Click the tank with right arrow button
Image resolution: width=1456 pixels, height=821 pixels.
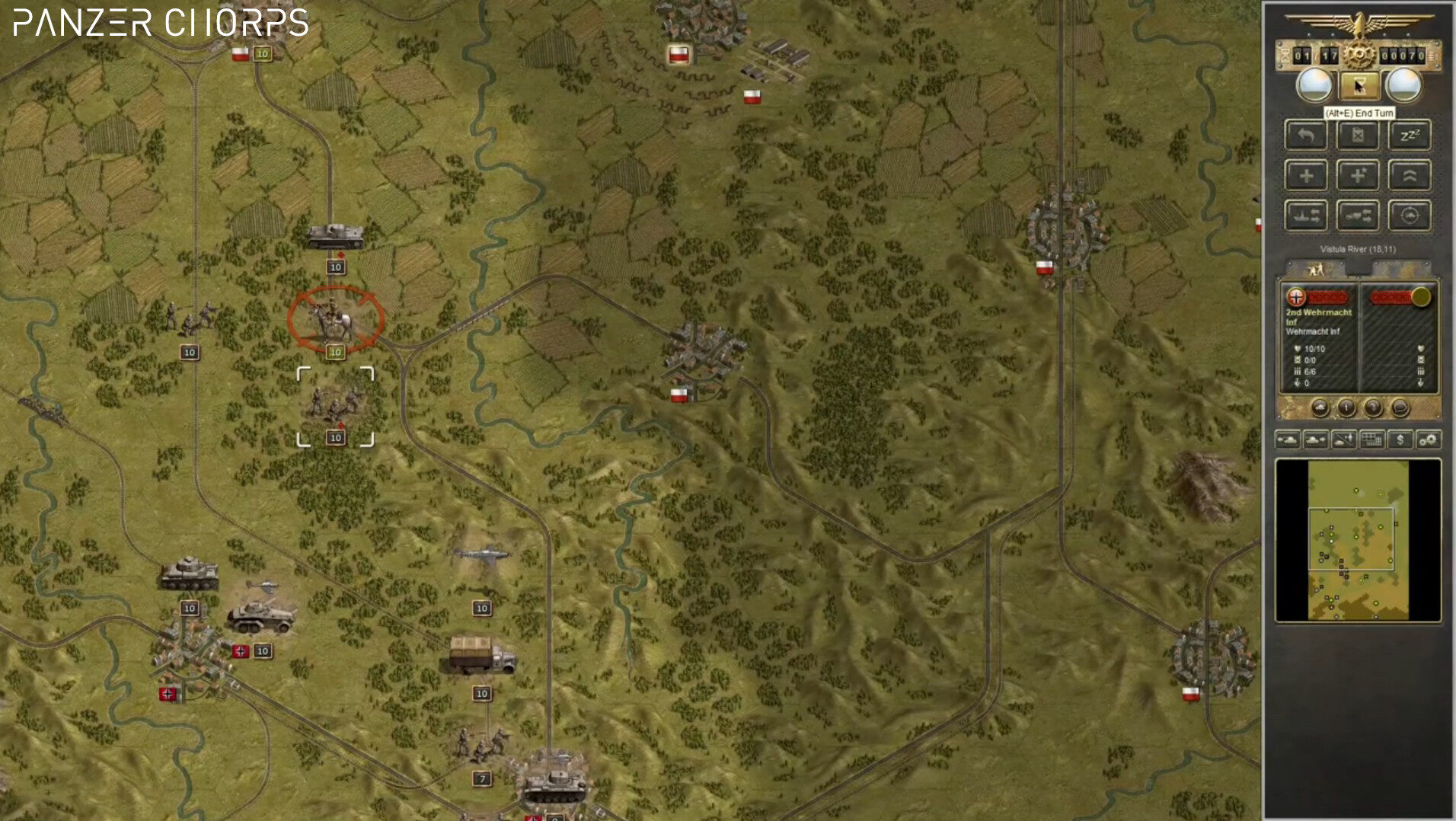coord(1316,440)
